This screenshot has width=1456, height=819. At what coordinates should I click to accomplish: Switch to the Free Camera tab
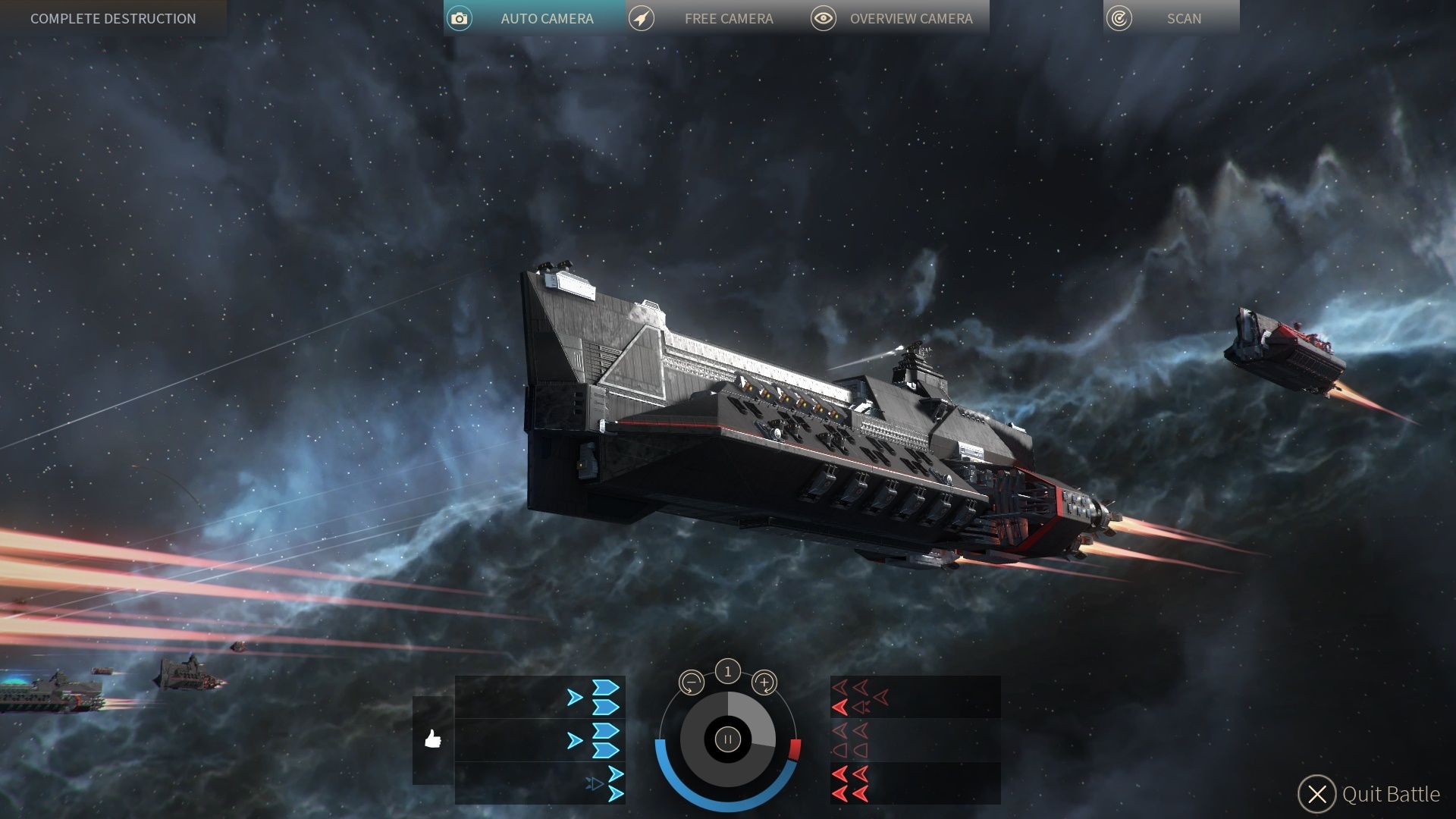click(728, 18)
